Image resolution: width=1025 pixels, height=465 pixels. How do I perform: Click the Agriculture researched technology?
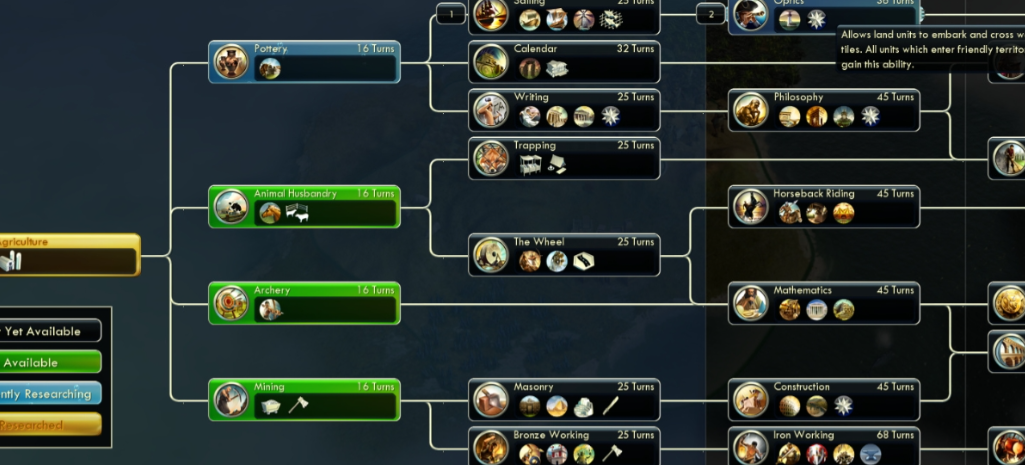[68, 254]
